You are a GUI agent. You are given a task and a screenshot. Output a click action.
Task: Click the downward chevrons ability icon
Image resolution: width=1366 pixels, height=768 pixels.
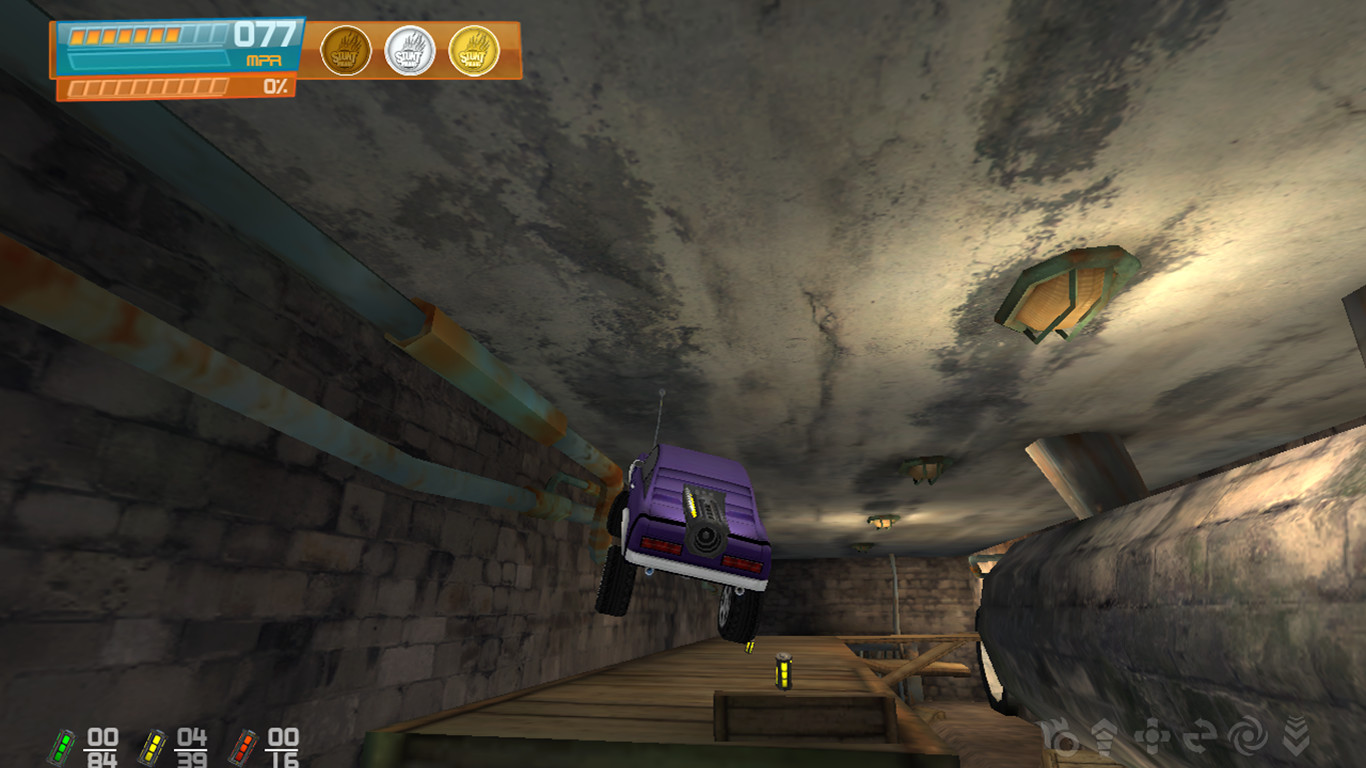[1297, 738]
